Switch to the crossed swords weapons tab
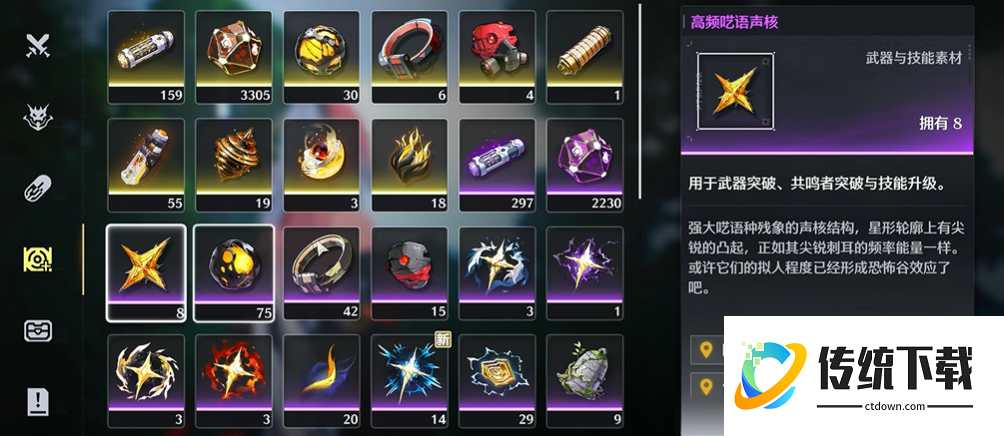The image size is (1004, 436). 38,45
